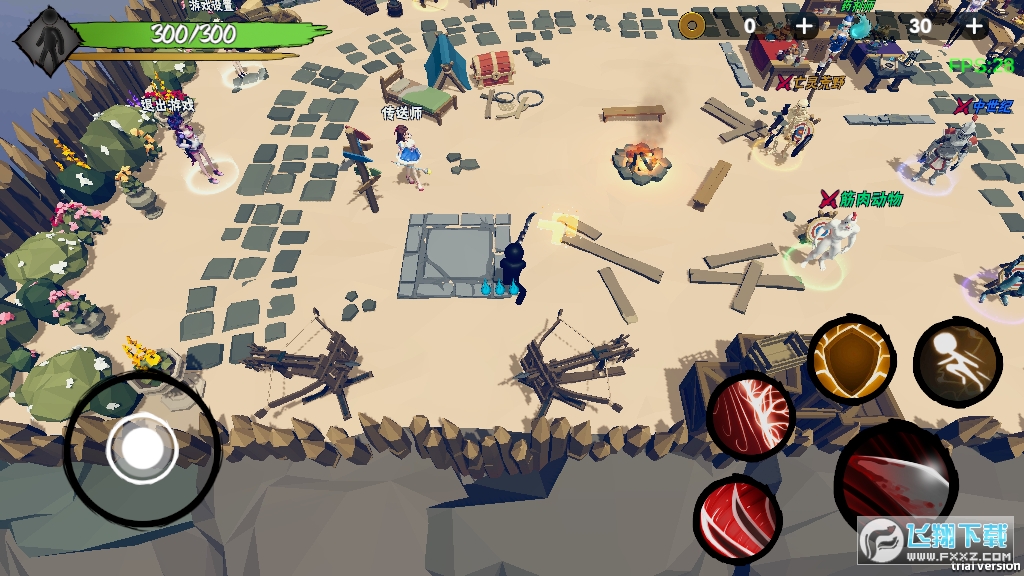Attack with the large bloody blade button
1024x576 pixels.
click(x=895, y=485)
